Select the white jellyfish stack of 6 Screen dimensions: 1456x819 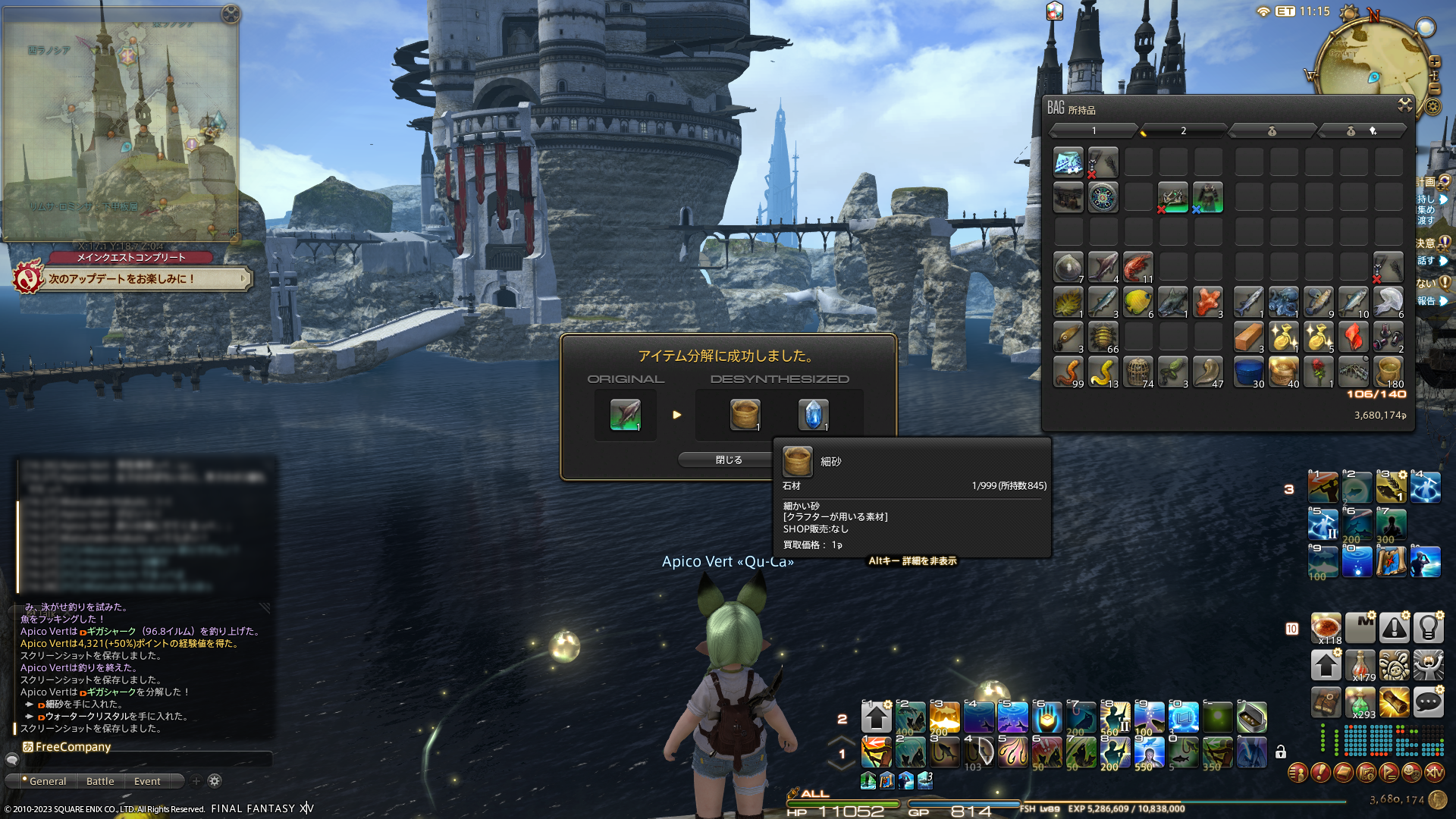[x=1388, y=302]
